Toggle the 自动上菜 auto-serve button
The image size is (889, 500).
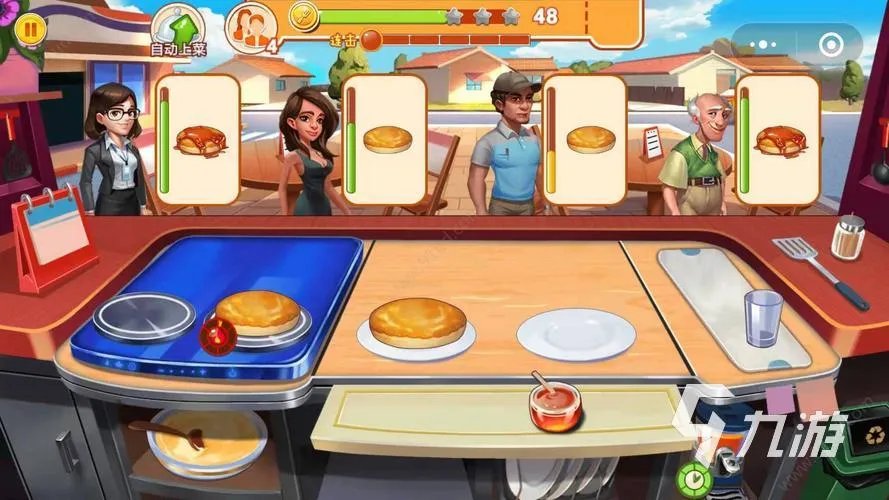click(178, 28)
